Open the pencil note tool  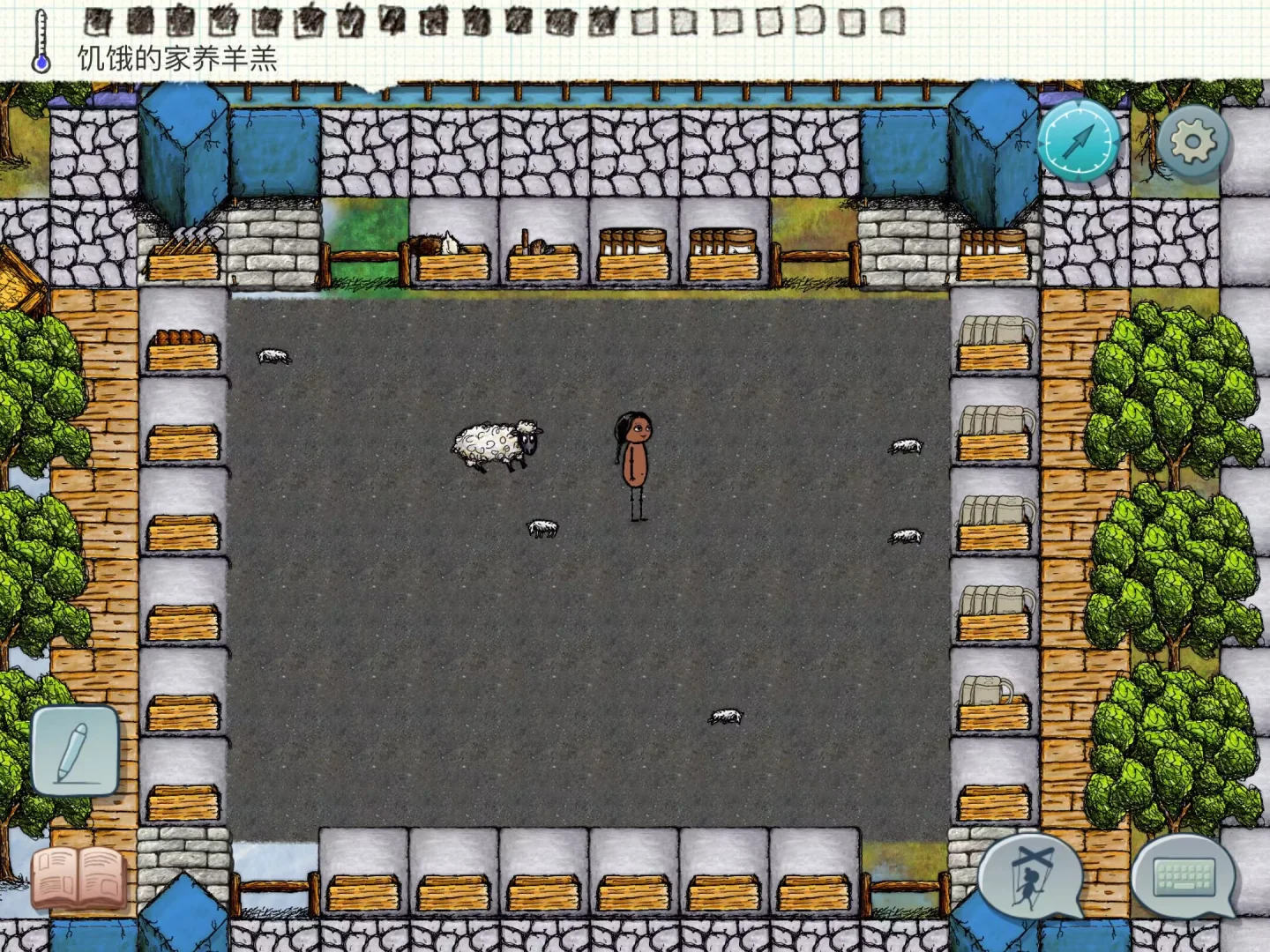pos(75,750)
